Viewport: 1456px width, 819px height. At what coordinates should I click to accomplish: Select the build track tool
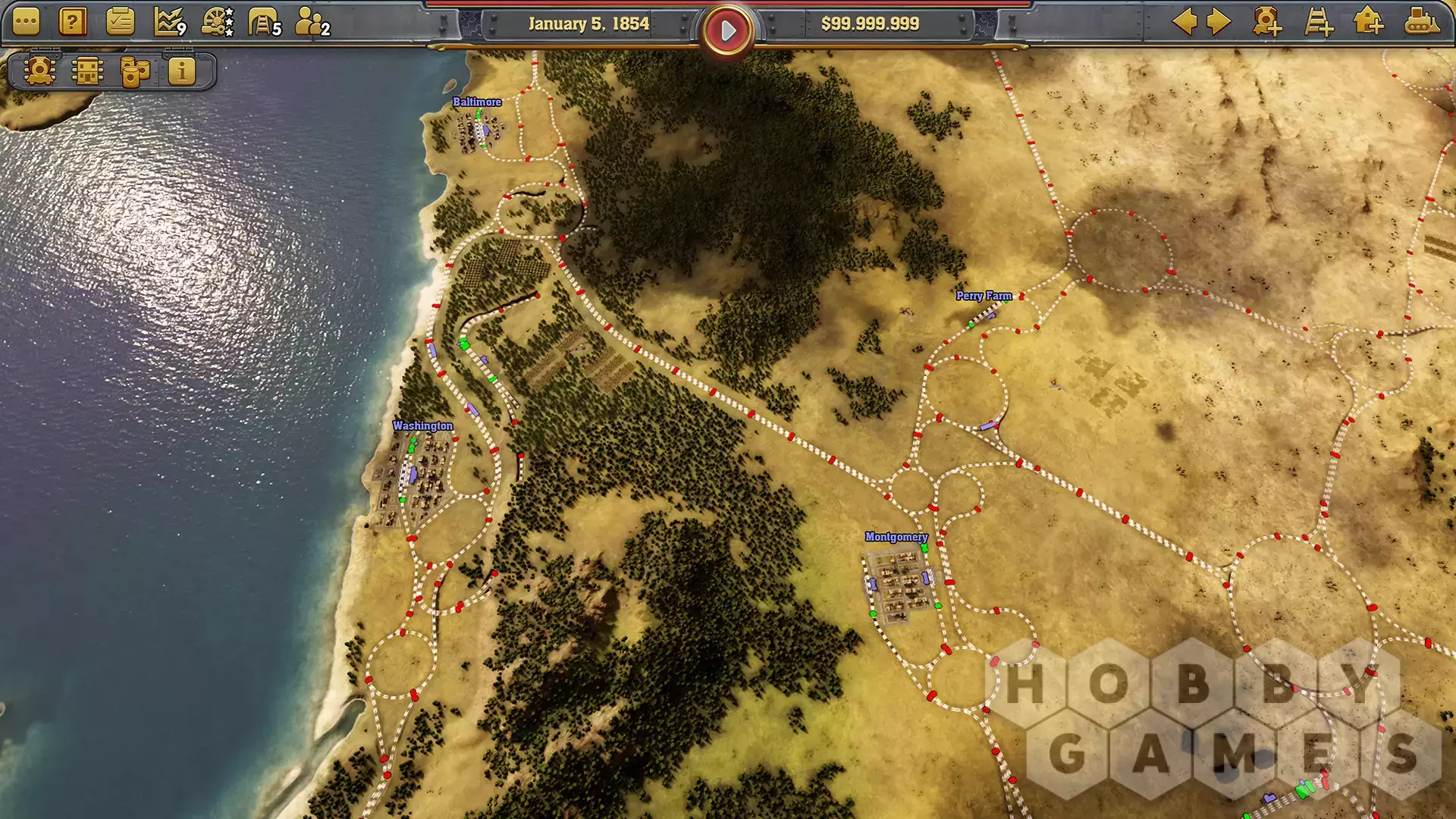[1319, 22]
